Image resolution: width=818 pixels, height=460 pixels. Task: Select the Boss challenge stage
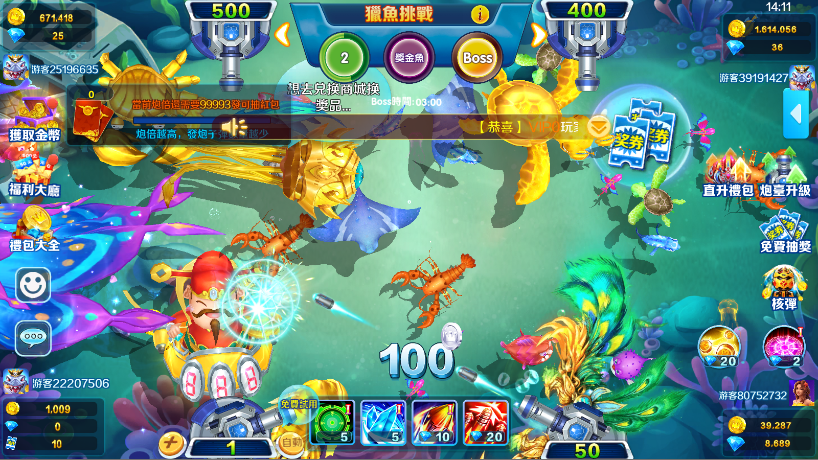[478, 57]
